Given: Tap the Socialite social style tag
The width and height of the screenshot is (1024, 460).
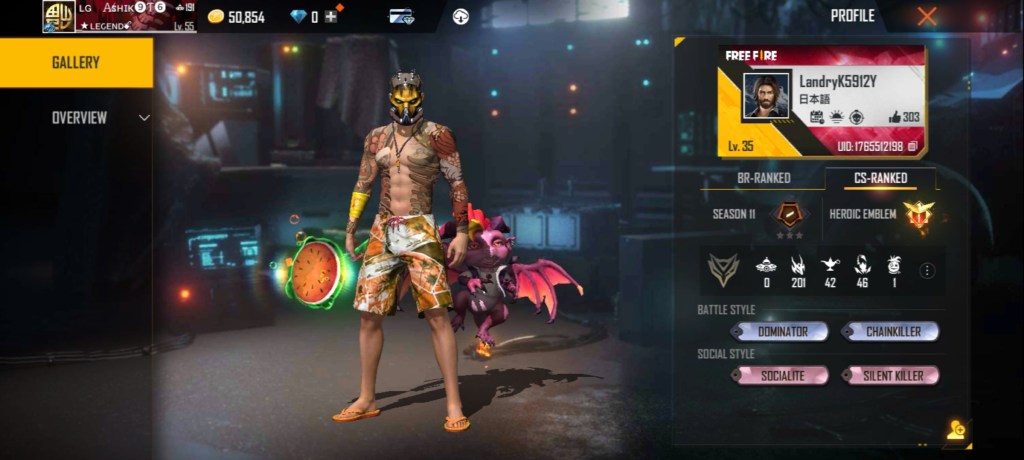Looking at the screenshot, I should tap(779, 375).
